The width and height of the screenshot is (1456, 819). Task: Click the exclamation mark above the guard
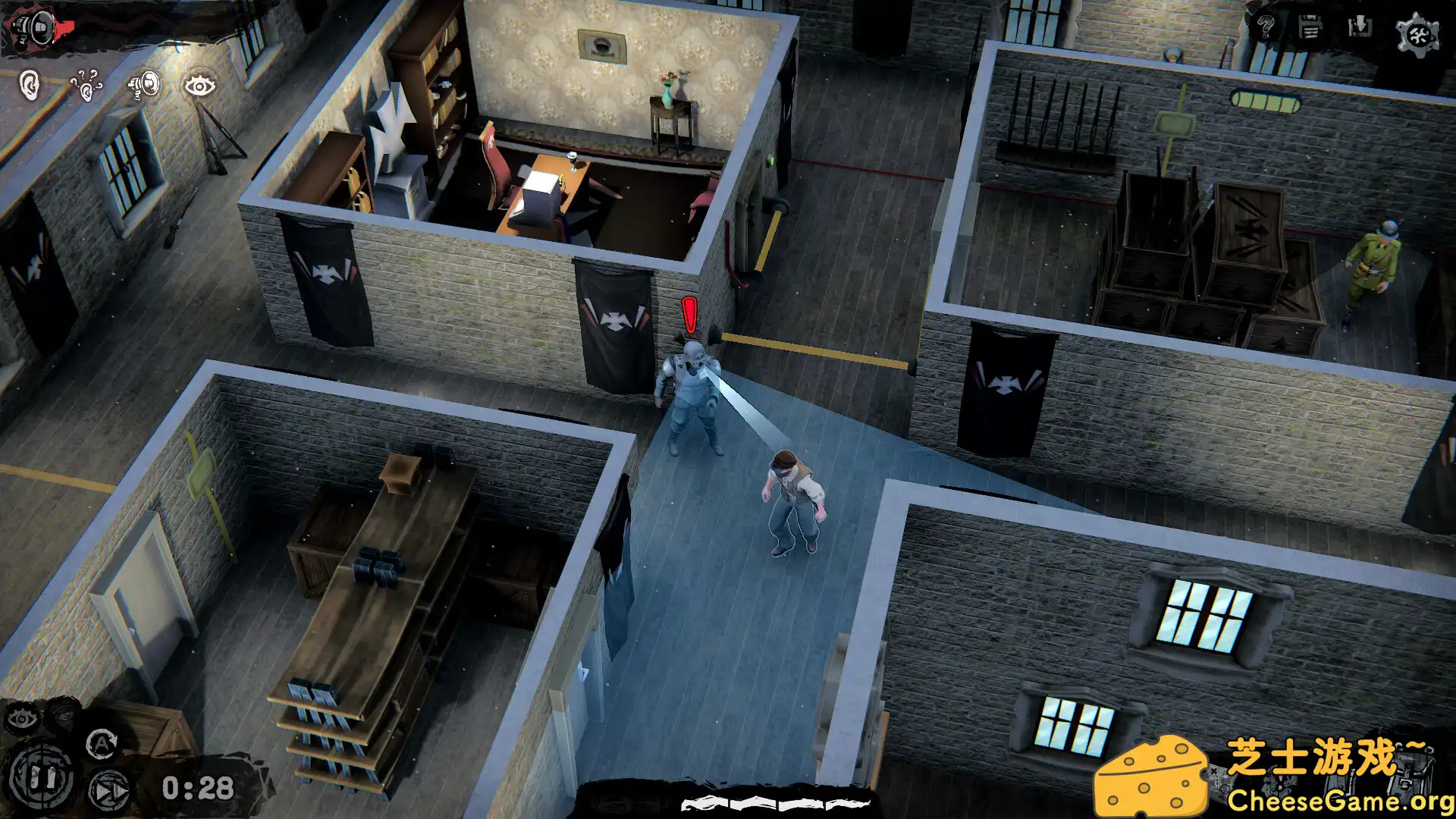pyautogui.click(x=689, y=314)
